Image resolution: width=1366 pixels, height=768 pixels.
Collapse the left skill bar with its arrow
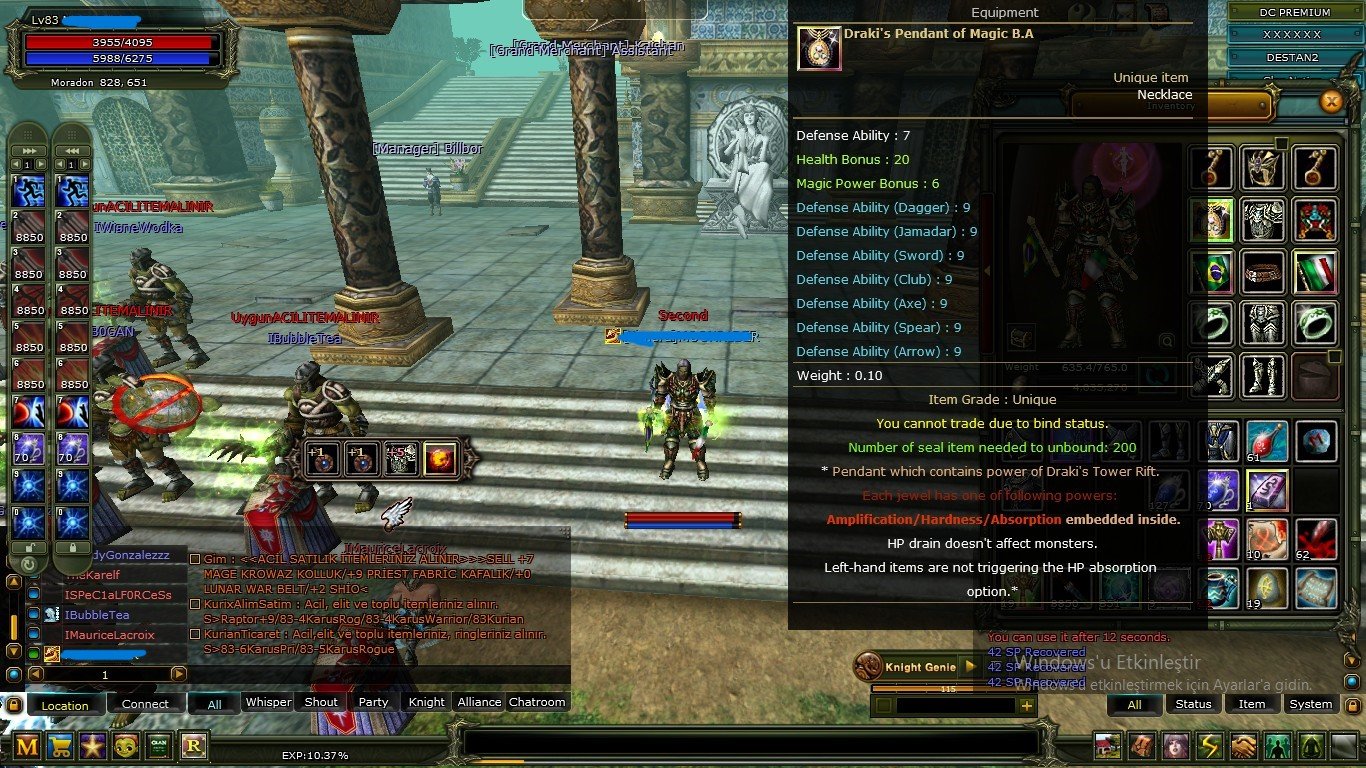point(29,151)
